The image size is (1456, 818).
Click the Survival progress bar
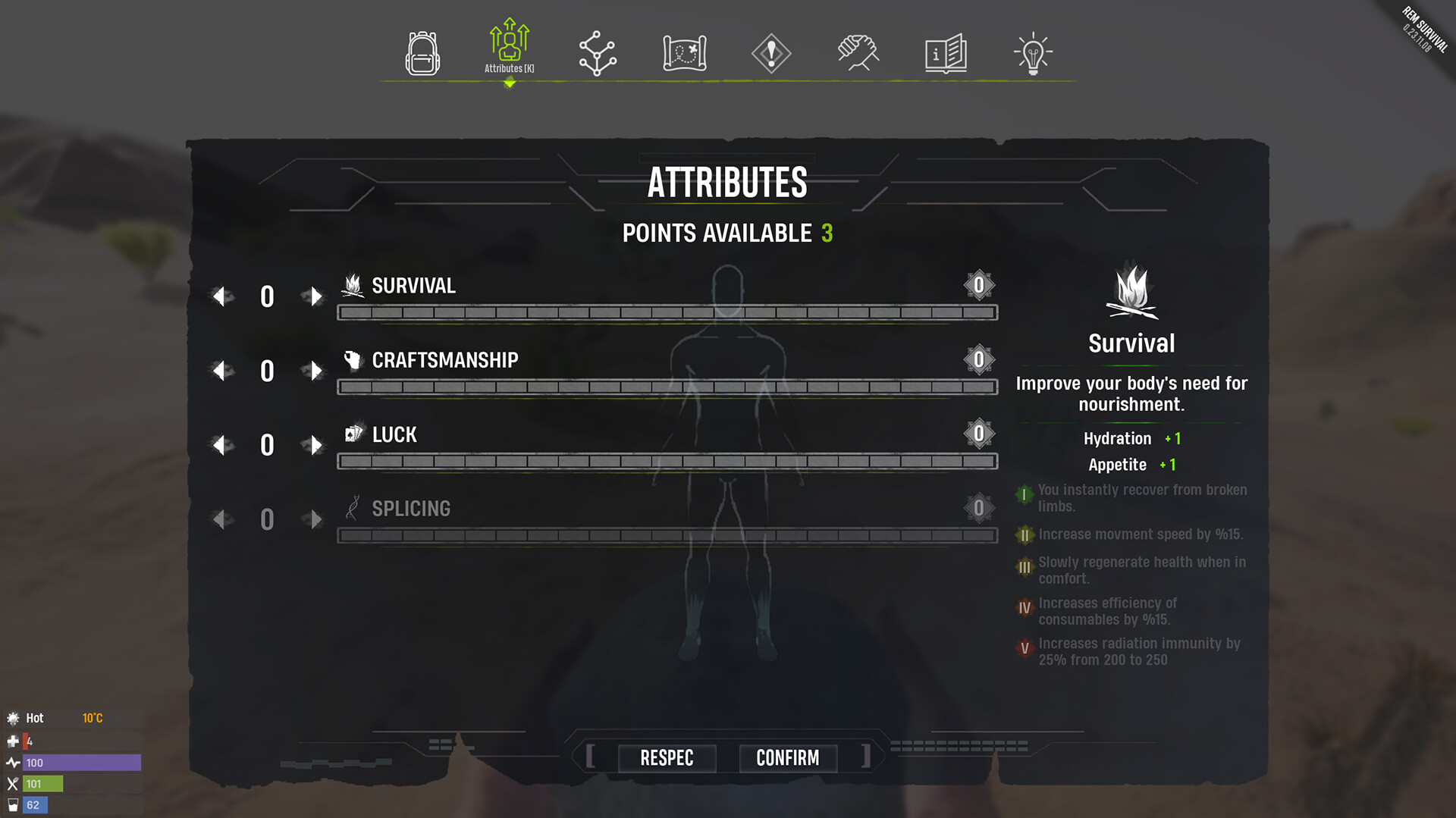click(x=666, y=312)
